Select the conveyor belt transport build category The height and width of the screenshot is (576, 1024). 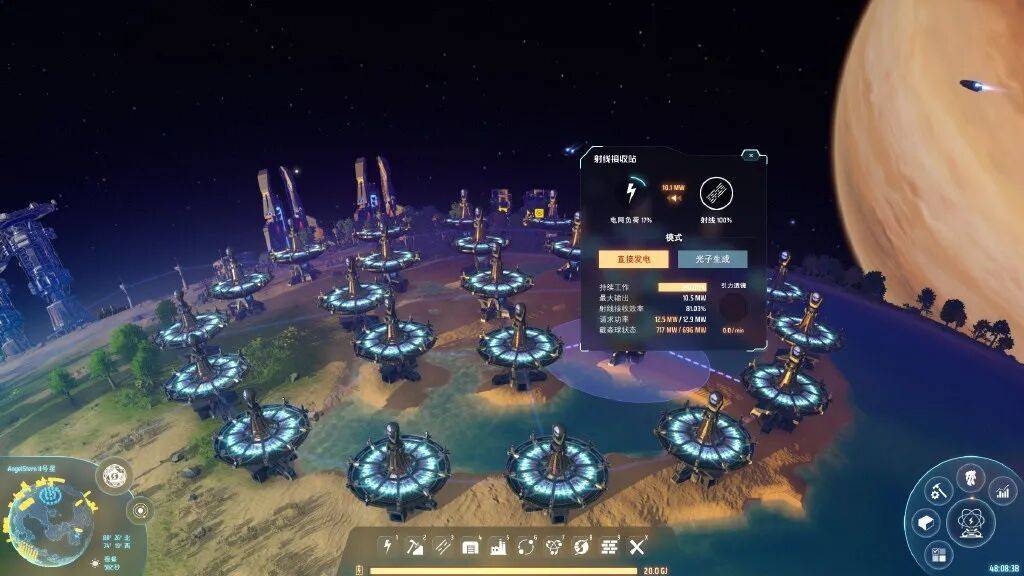click(443, 546)
